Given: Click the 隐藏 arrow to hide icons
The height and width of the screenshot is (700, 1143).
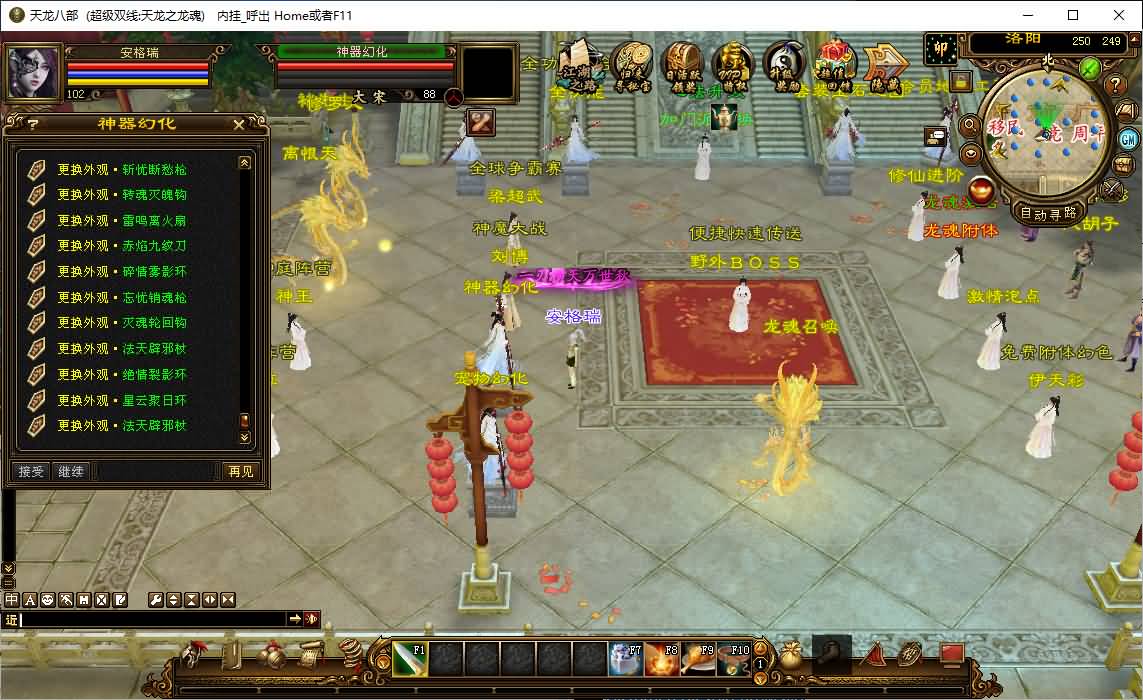Looking at the screenshot, I should coord(885,66).
